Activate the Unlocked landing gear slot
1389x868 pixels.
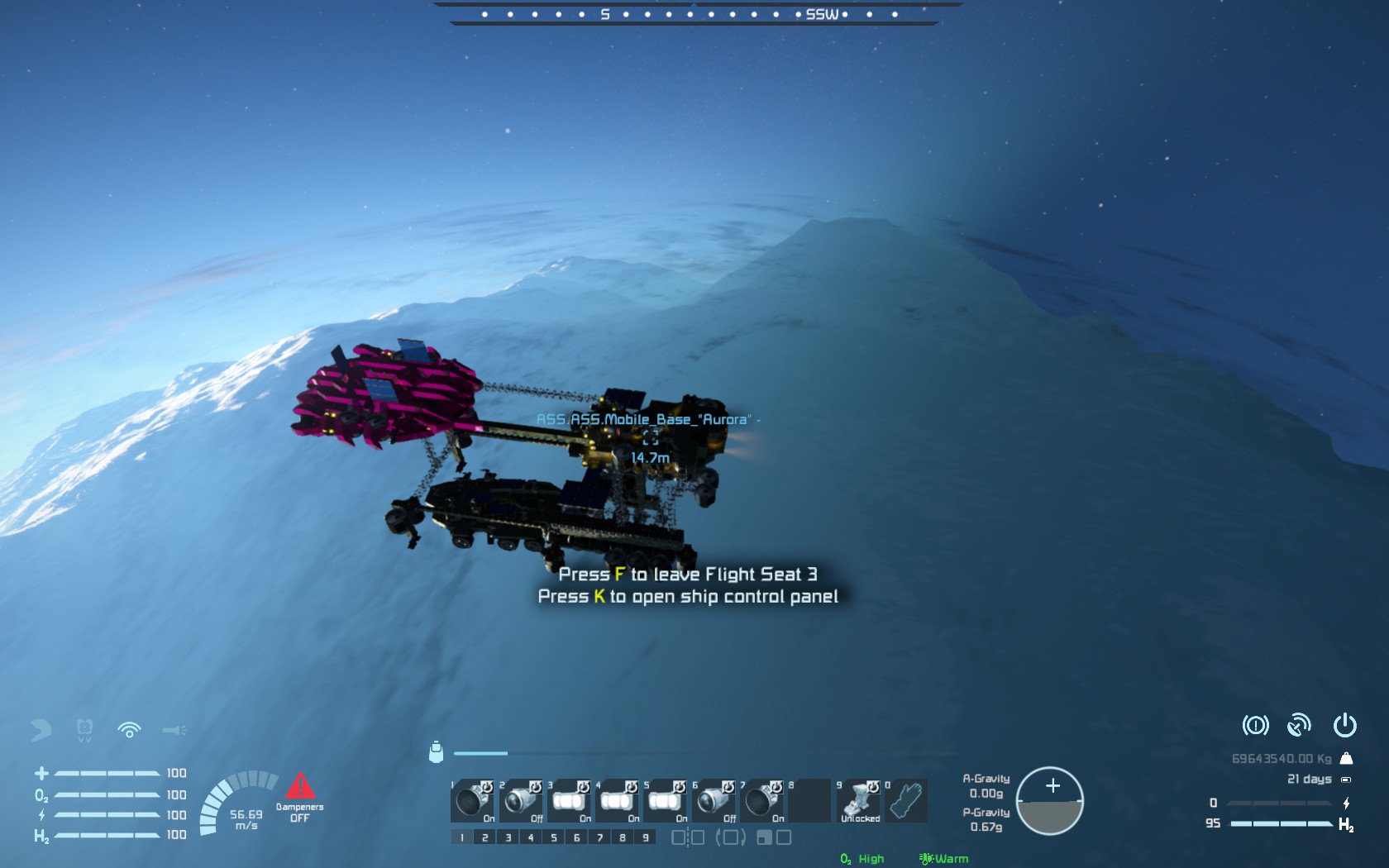click(858, 800)
